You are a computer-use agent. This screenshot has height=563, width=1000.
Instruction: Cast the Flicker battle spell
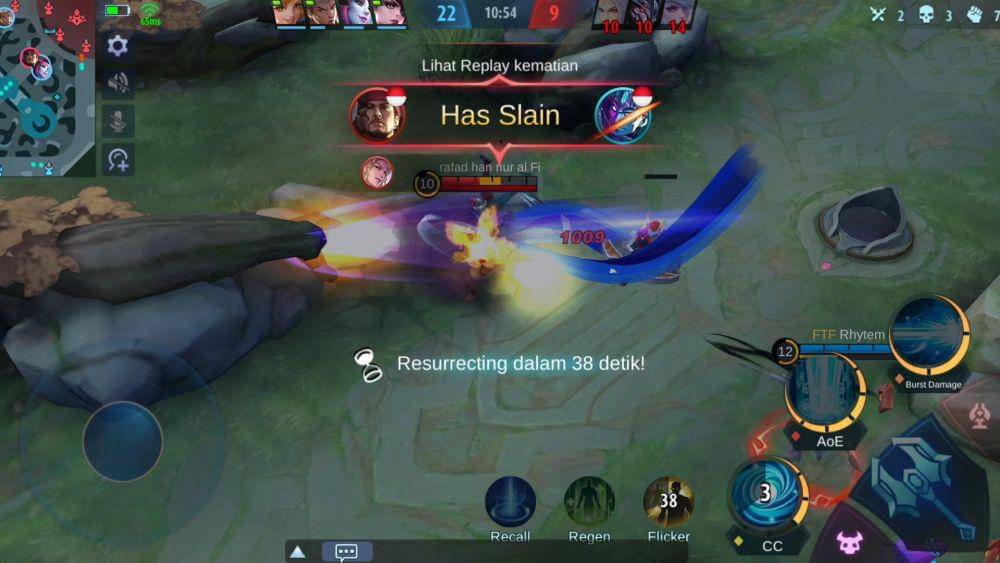point(668,502)
